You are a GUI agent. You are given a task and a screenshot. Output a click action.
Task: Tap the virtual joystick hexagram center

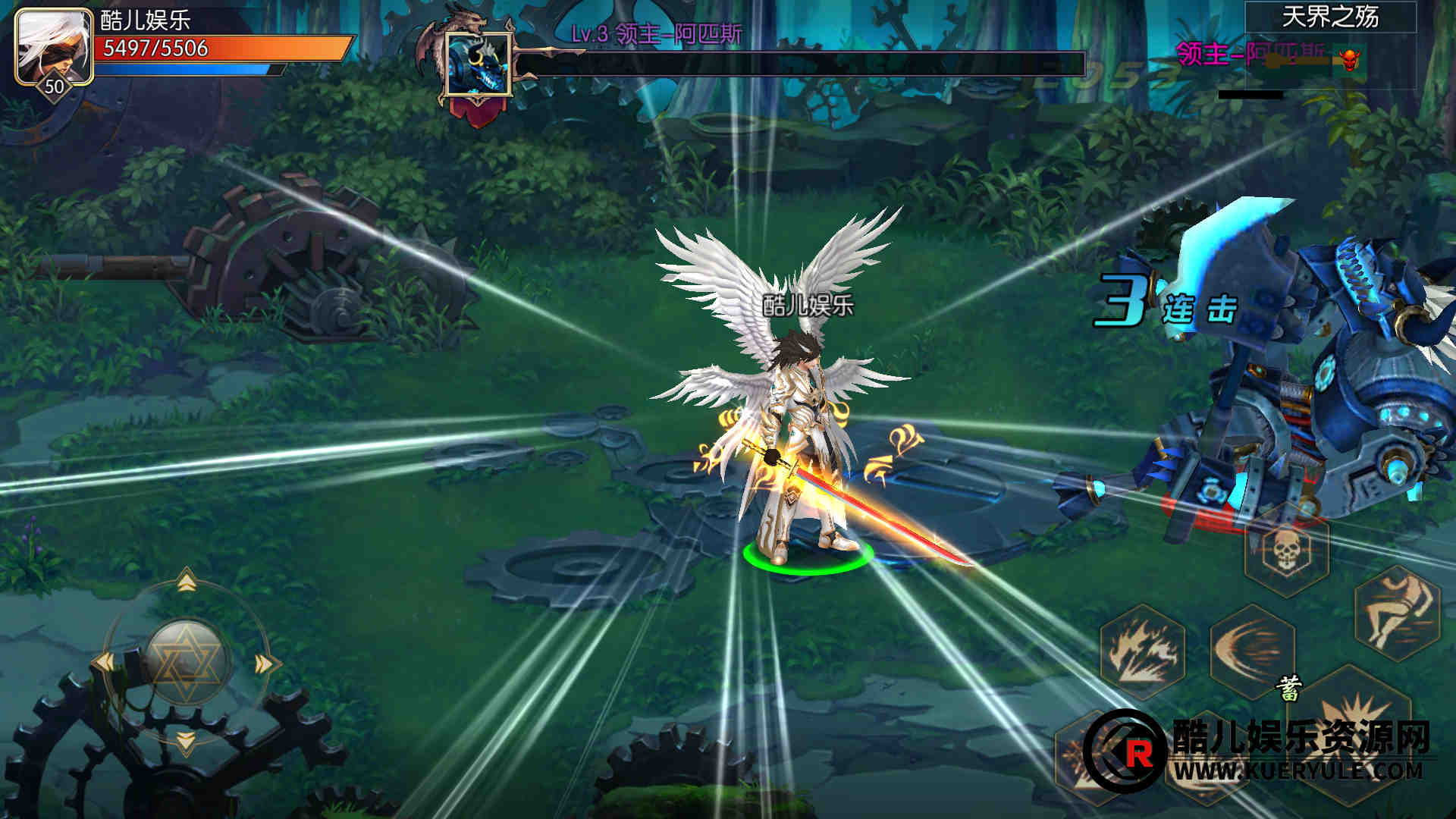[x=186, y=661]
